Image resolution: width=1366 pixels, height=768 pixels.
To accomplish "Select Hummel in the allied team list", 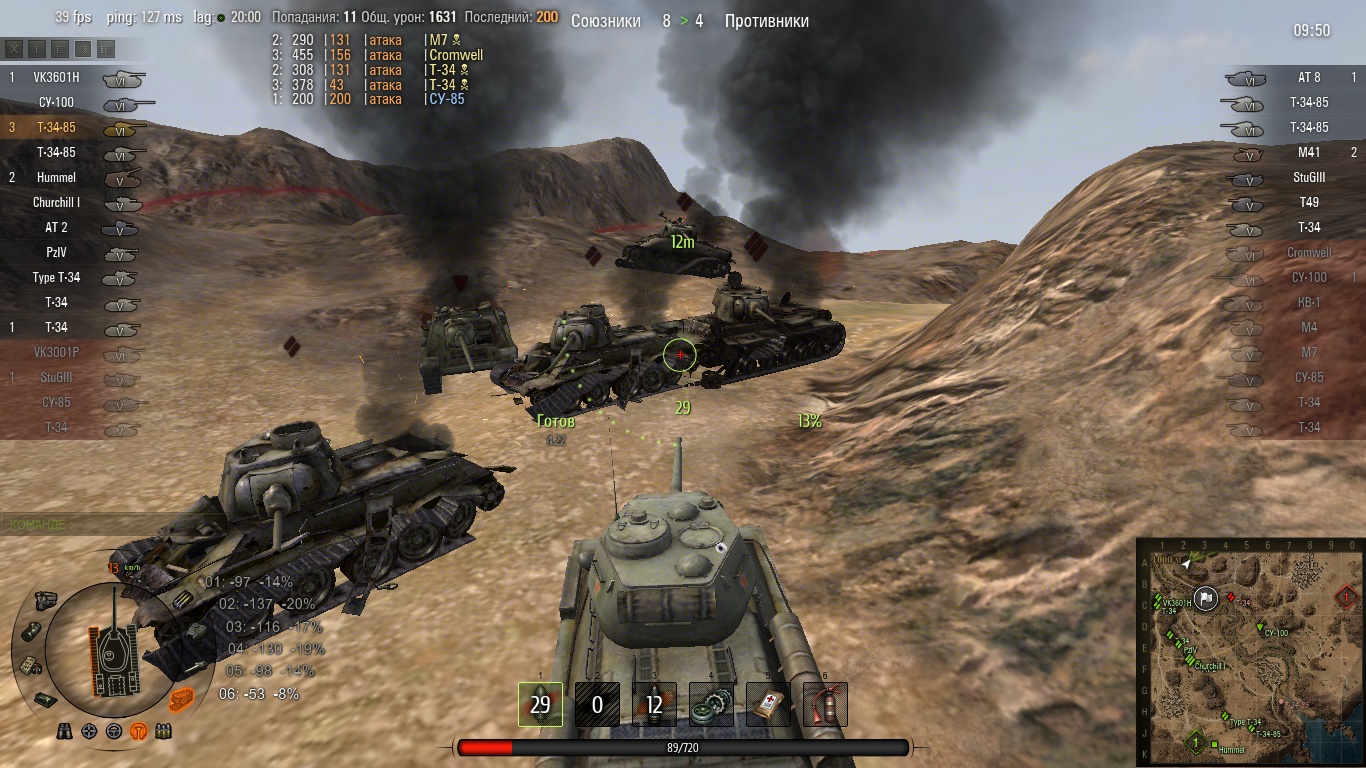I will 56,177.
